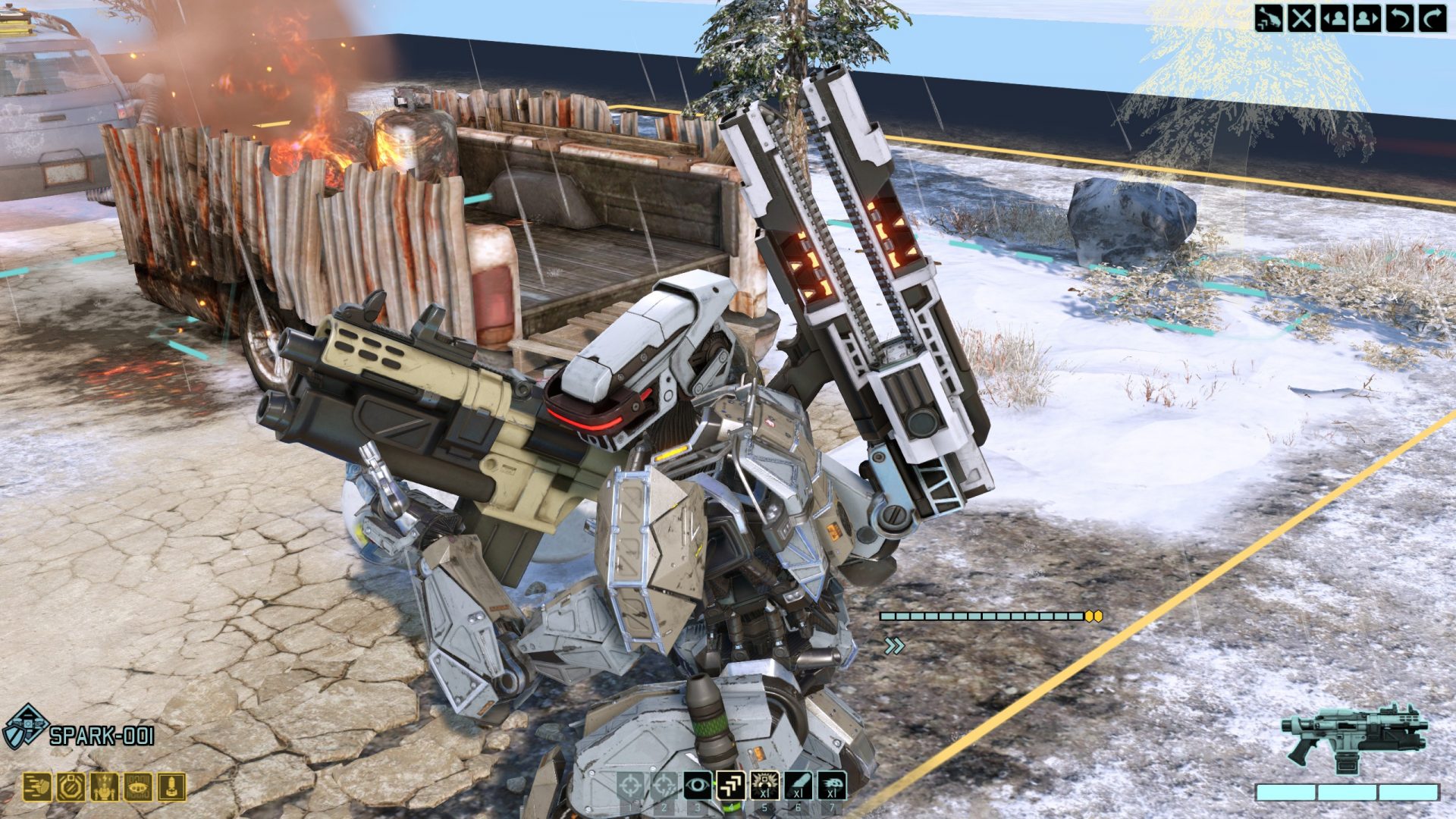Inspect the shell on pedestal perk icon
Image resolution: width=1456 pixels, height=819 pixels.
(x=171, y=788)
